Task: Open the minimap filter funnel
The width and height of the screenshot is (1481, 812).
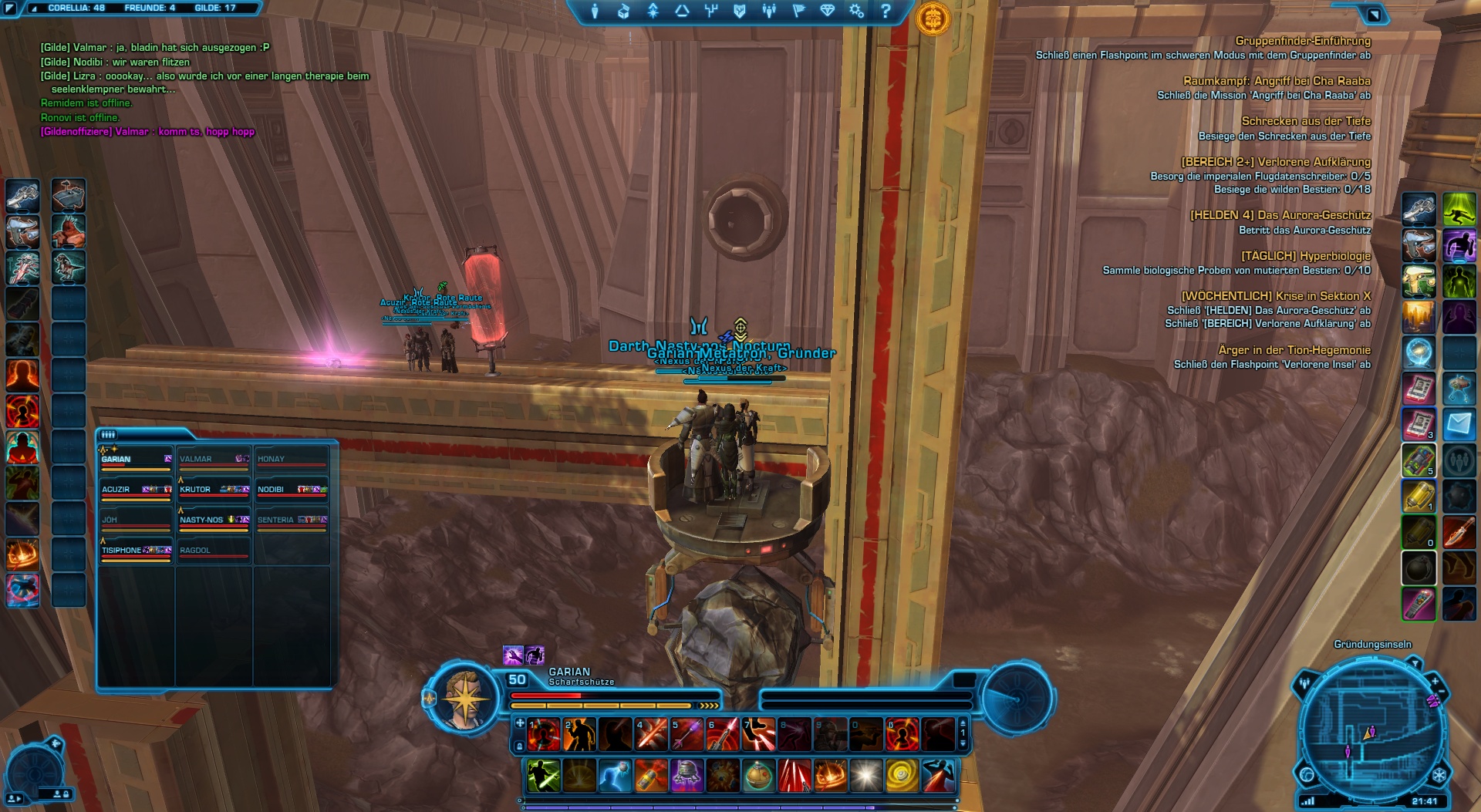Action: 1415,663
